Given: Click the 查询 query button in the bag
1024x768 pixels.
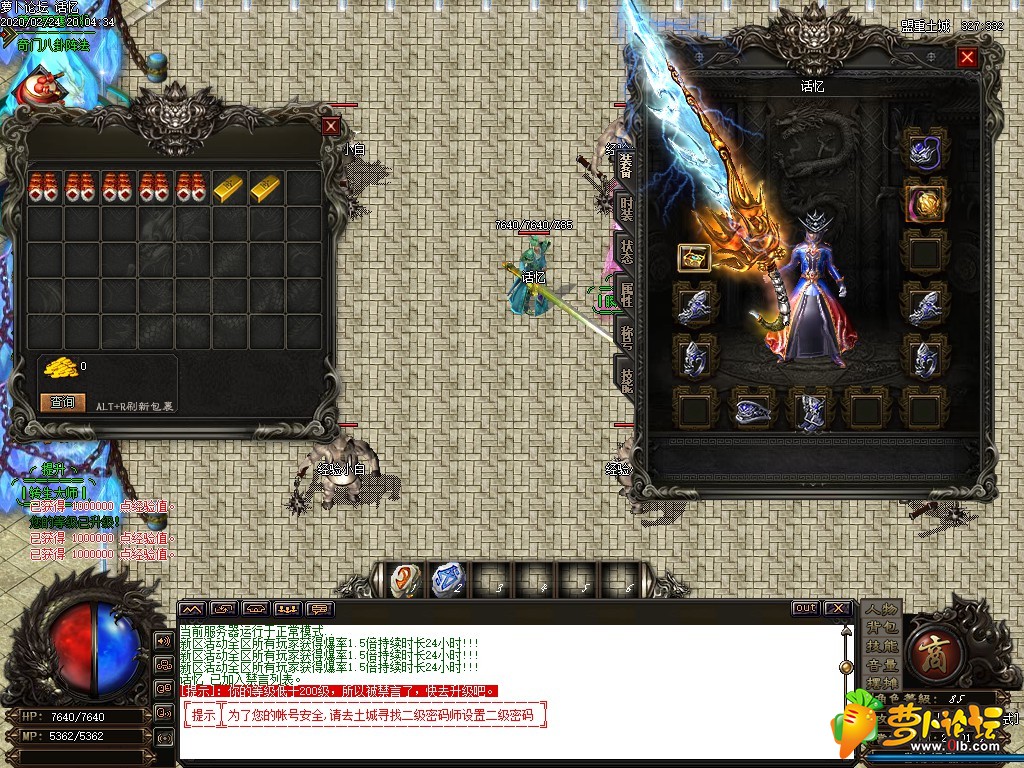Looking at the screenshot, I should pos(62,402).
